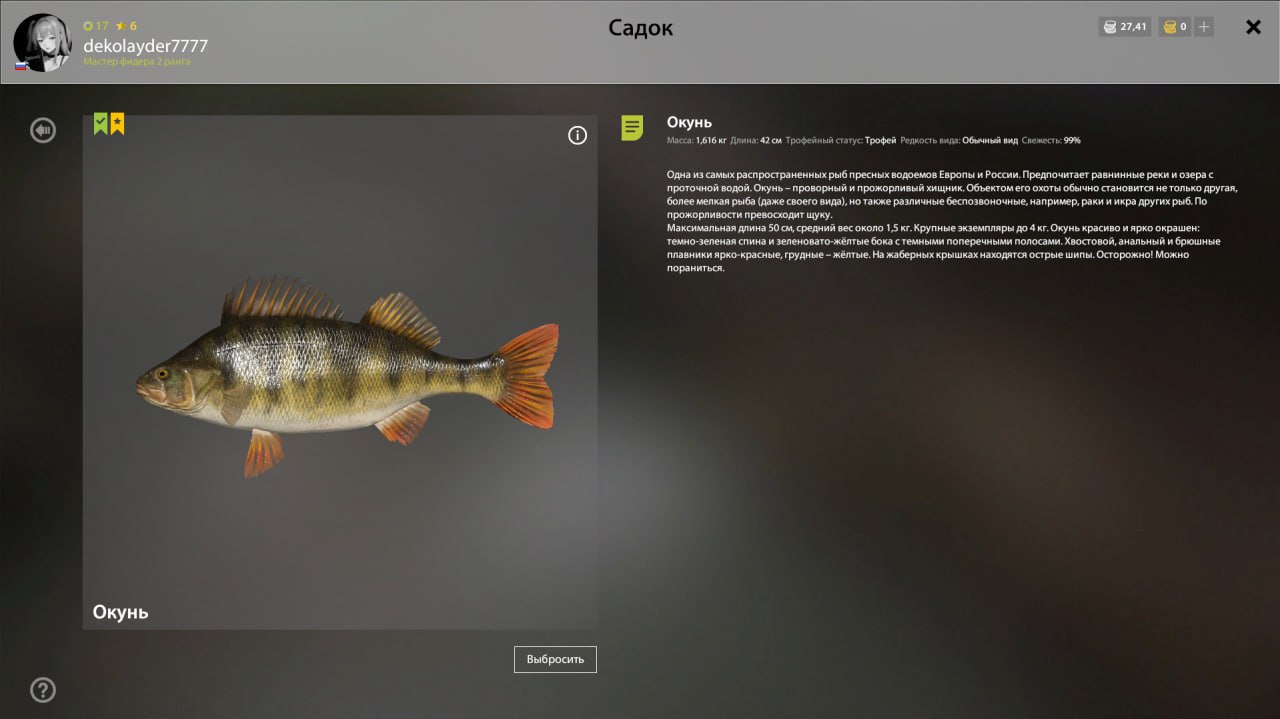Click the green checkmark bookmark badge
The image size is (1280, 719).
pos(101,123)
